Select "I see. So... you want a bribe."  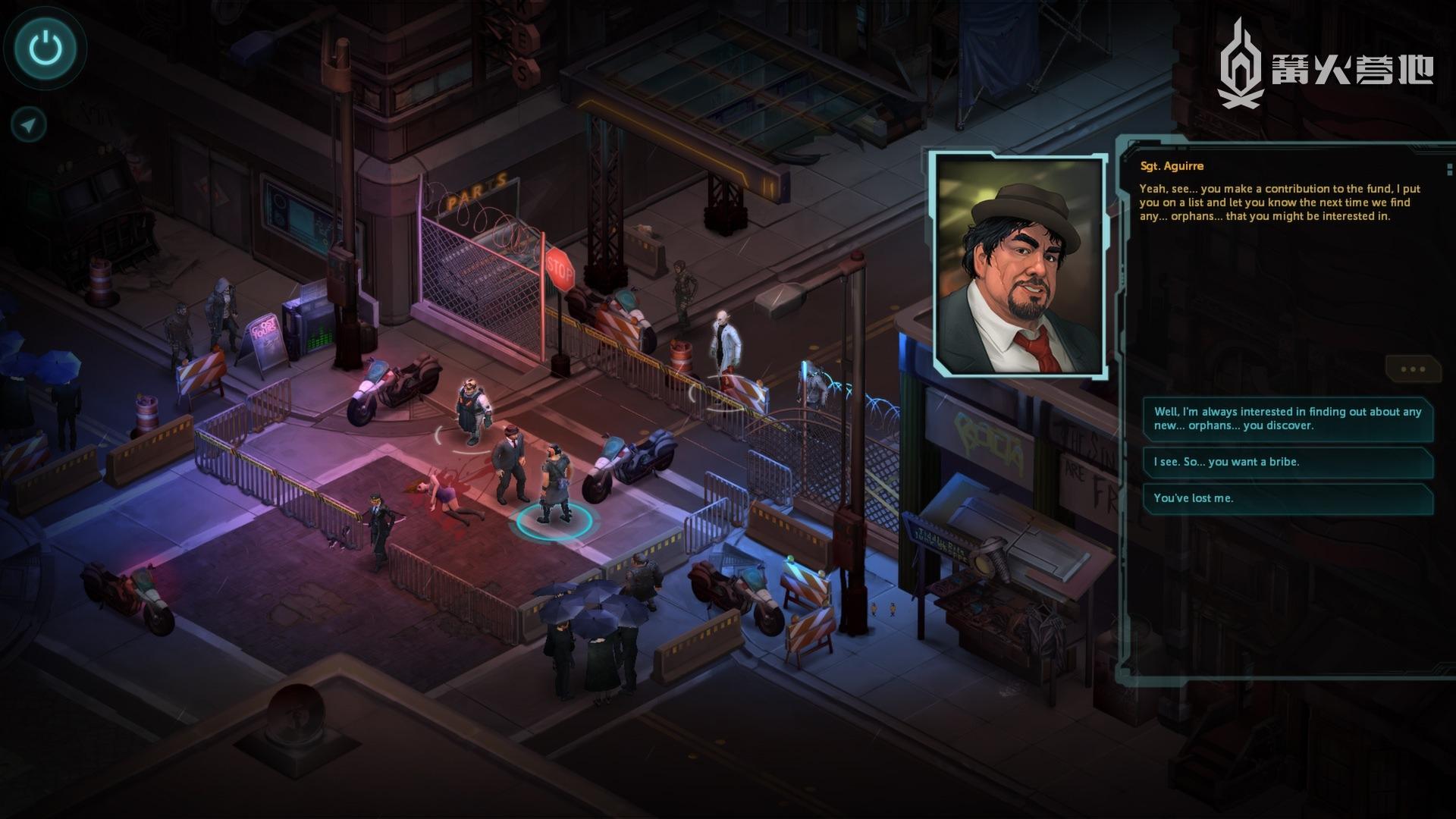coord(1288,462)
